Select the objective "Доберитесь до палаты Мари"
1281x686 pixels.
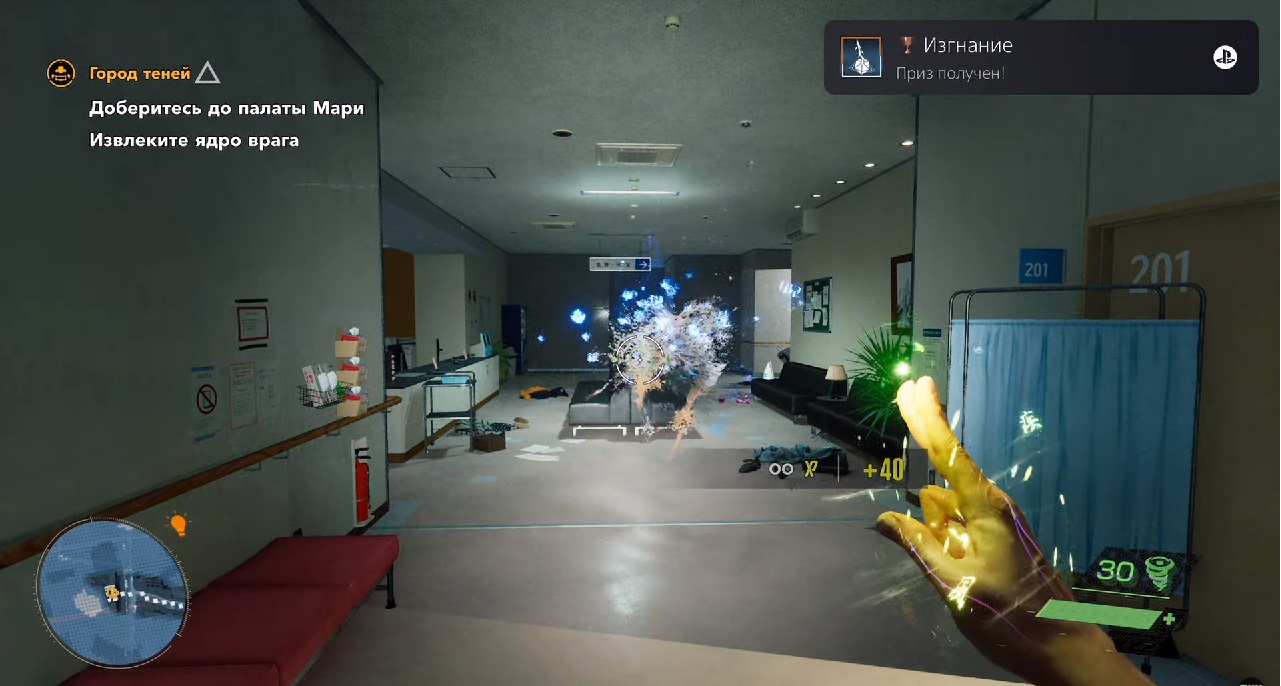coord(226,108)
